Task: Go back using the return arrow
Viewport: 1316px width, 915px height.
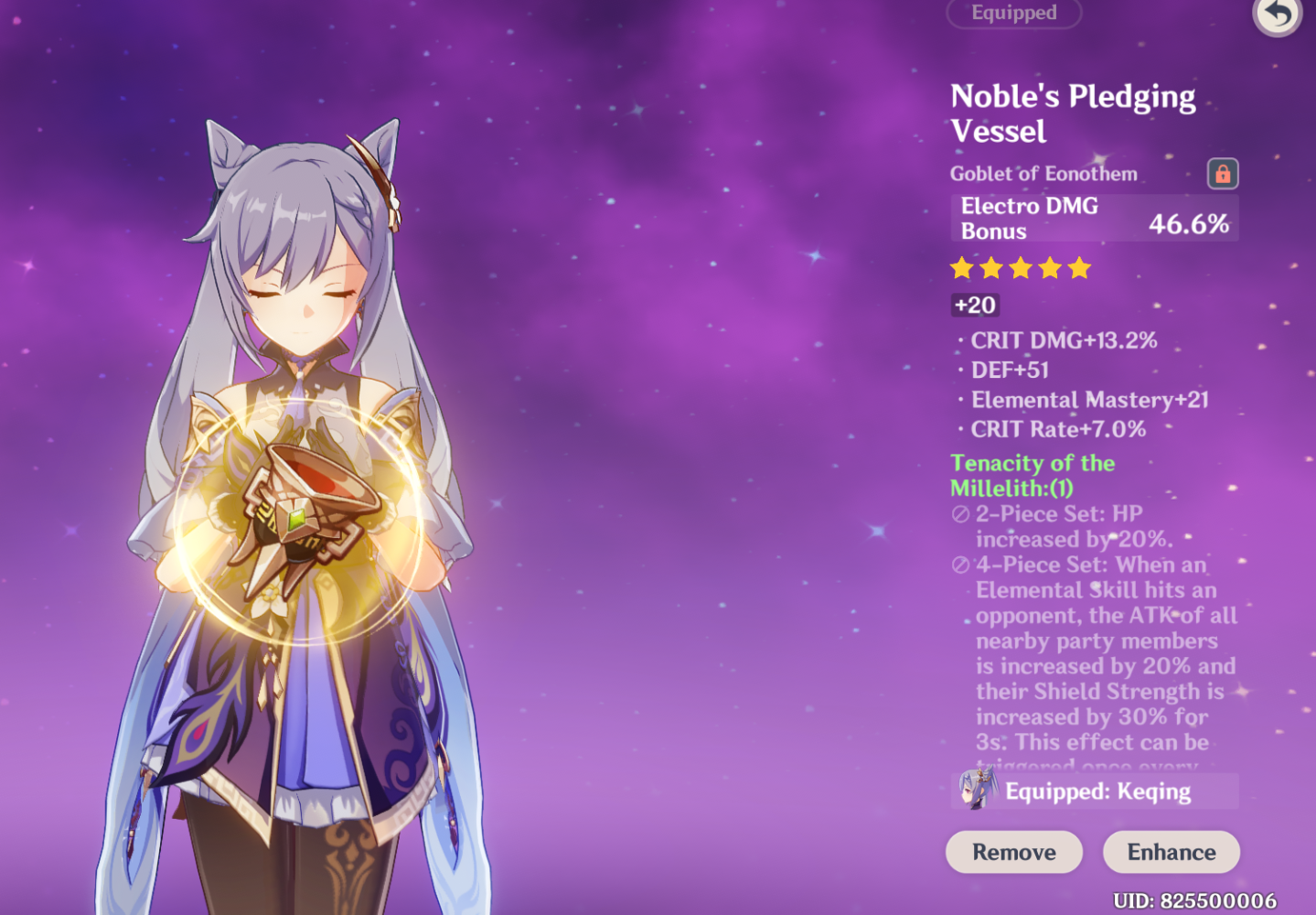Action: pos(1277,15)
